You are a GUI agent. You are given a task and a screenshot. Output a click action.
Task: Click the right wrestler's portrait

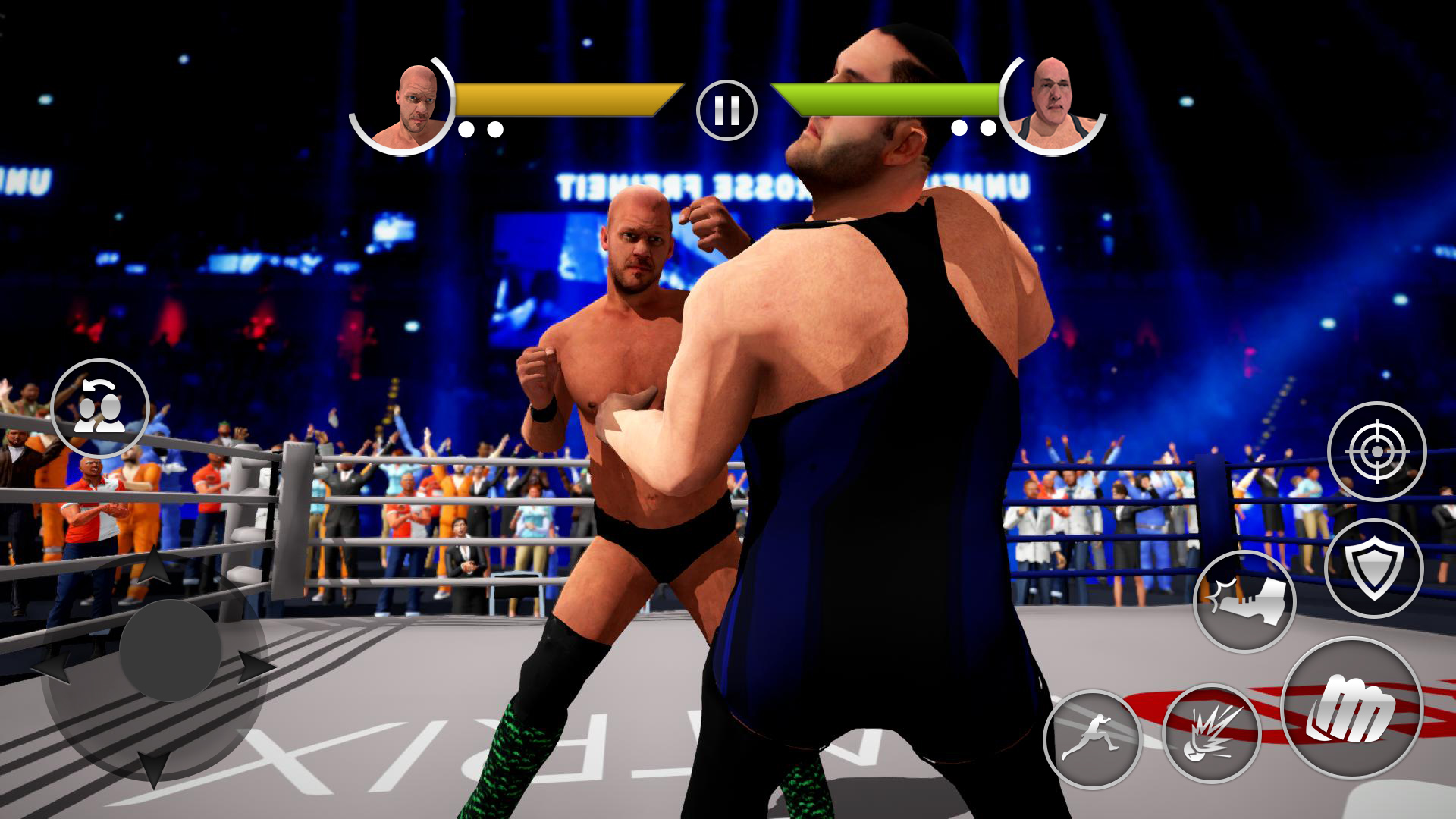1054,102
